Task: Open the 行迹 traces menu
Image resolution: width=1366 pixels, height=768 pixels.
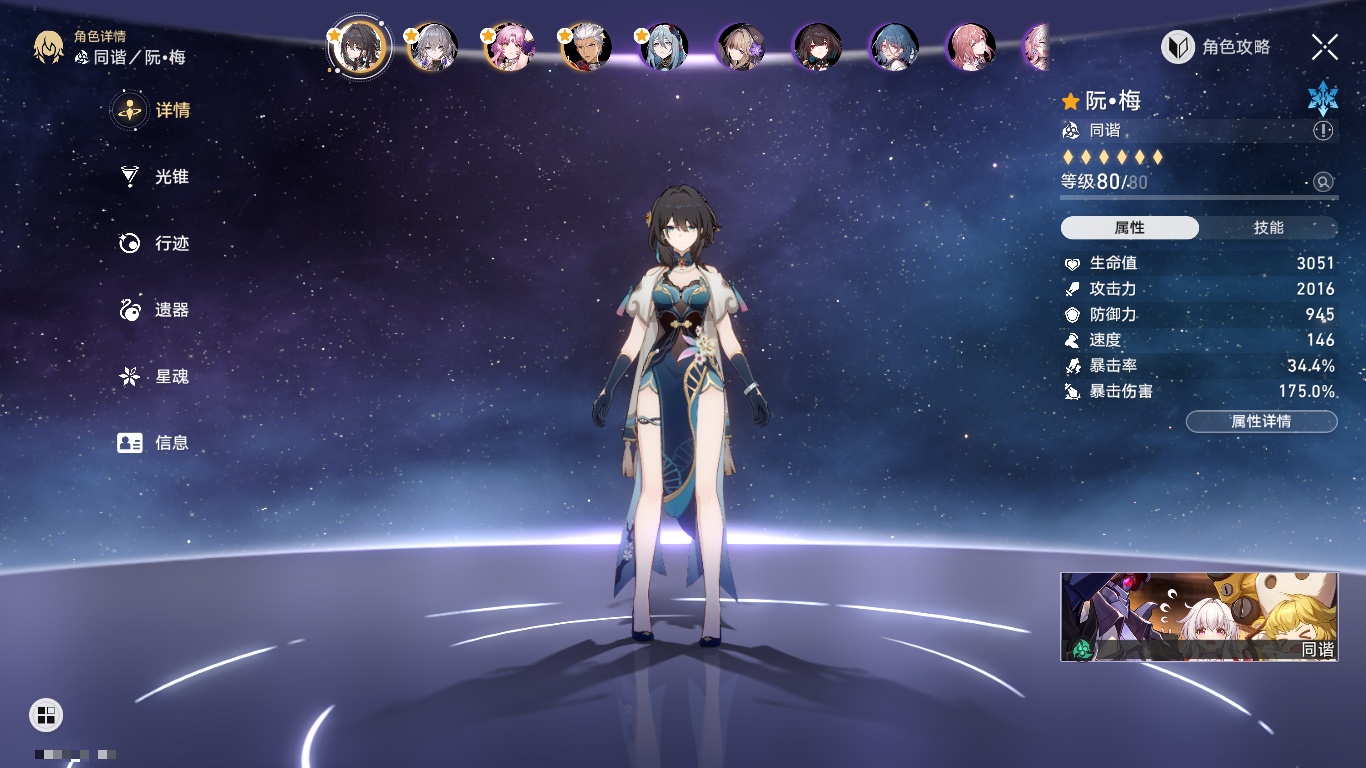Action: pyautogui.click(x=153, y=243)
